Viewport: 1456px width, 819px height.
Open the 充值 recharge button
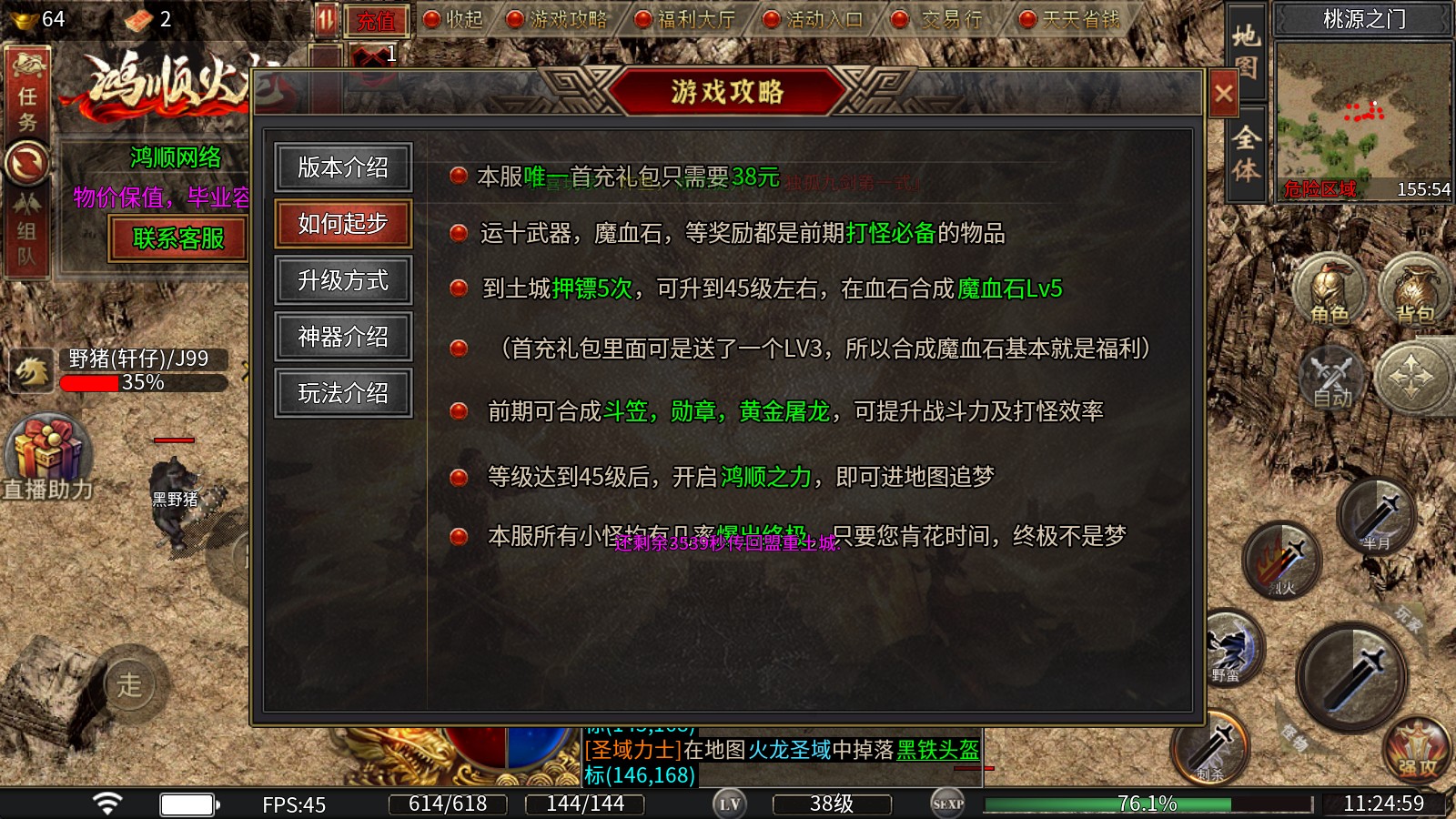coord(379,20)
